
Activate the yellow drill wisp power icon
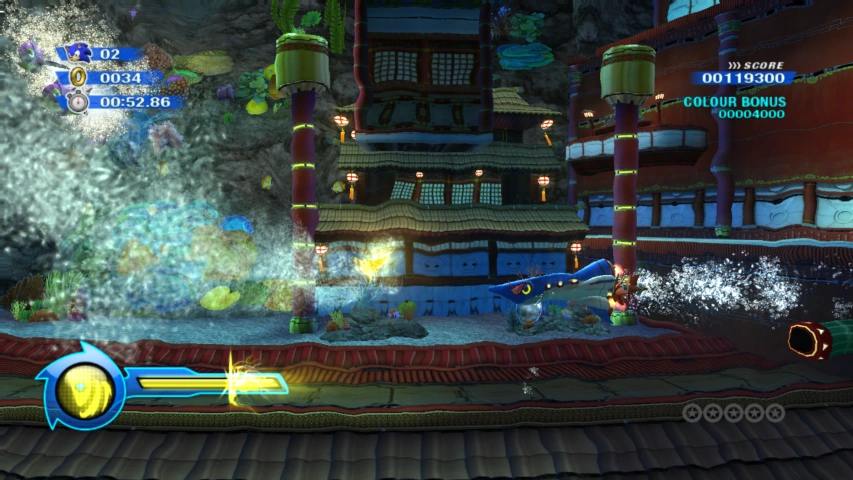(x=82, y=388)
